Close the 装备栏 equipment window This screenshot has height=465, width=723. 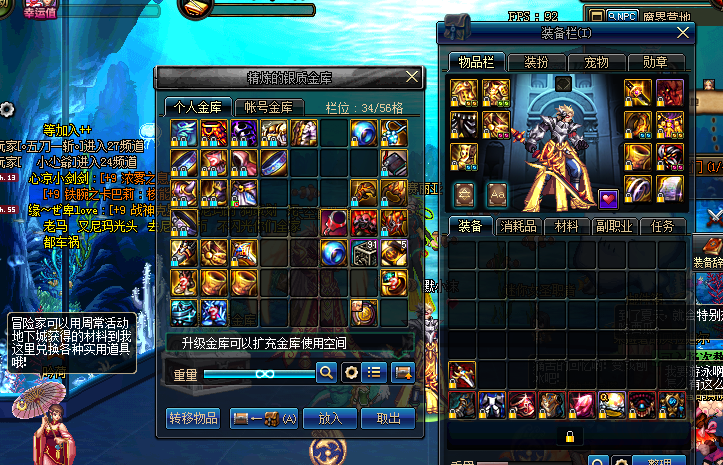click(x=684, y=32)
